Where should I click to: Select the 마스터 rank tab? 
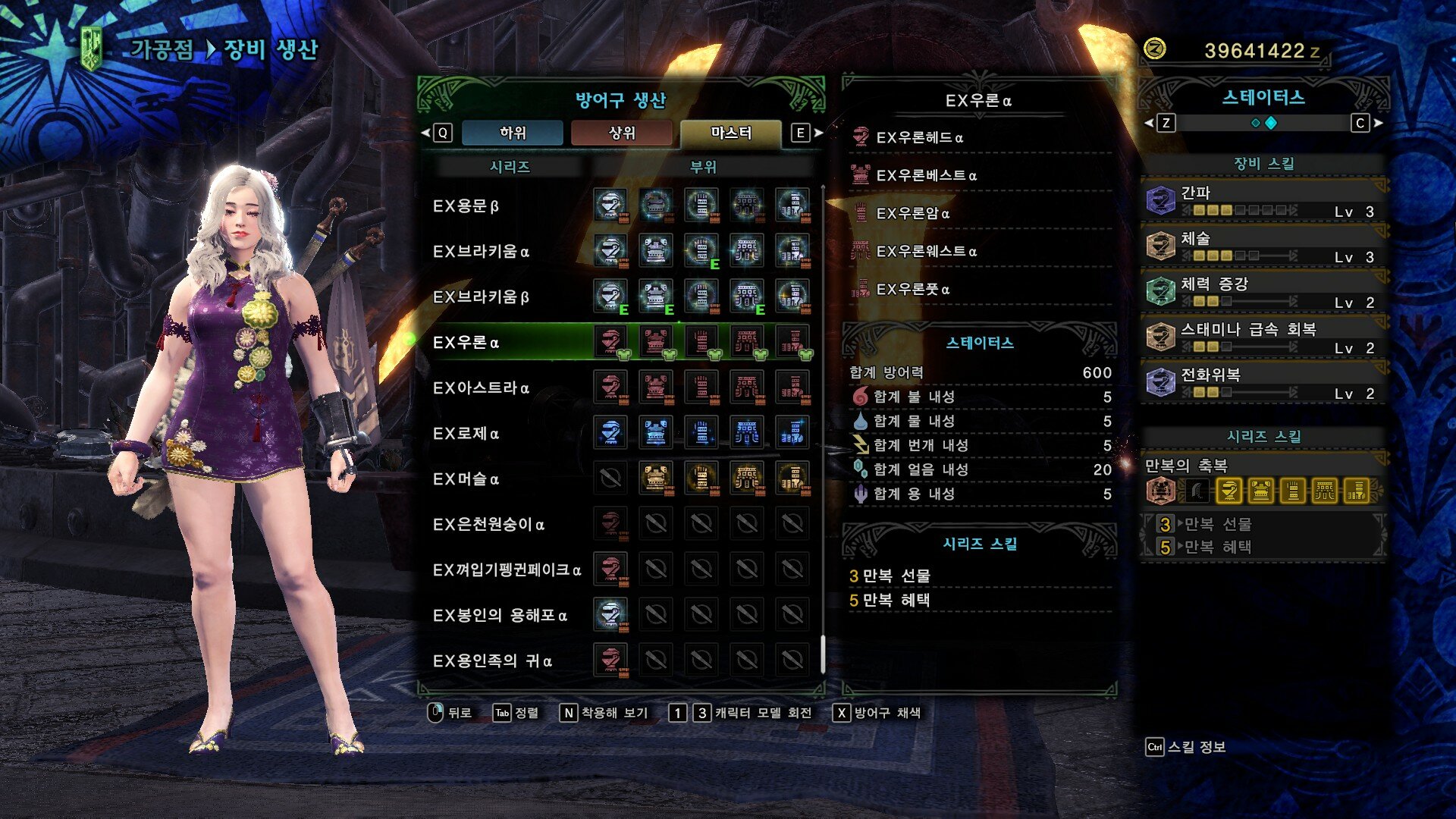(731, 133)
